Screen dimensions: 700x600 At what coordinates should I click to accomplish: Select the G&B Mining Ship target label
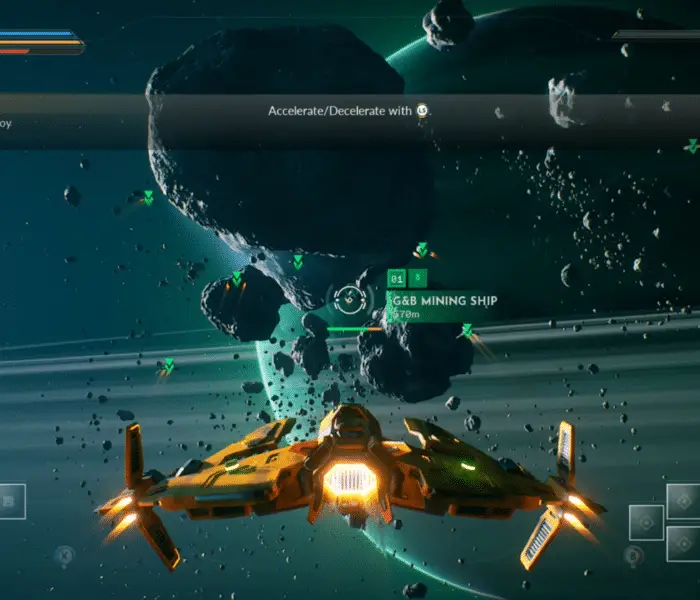tap(442, 300)
